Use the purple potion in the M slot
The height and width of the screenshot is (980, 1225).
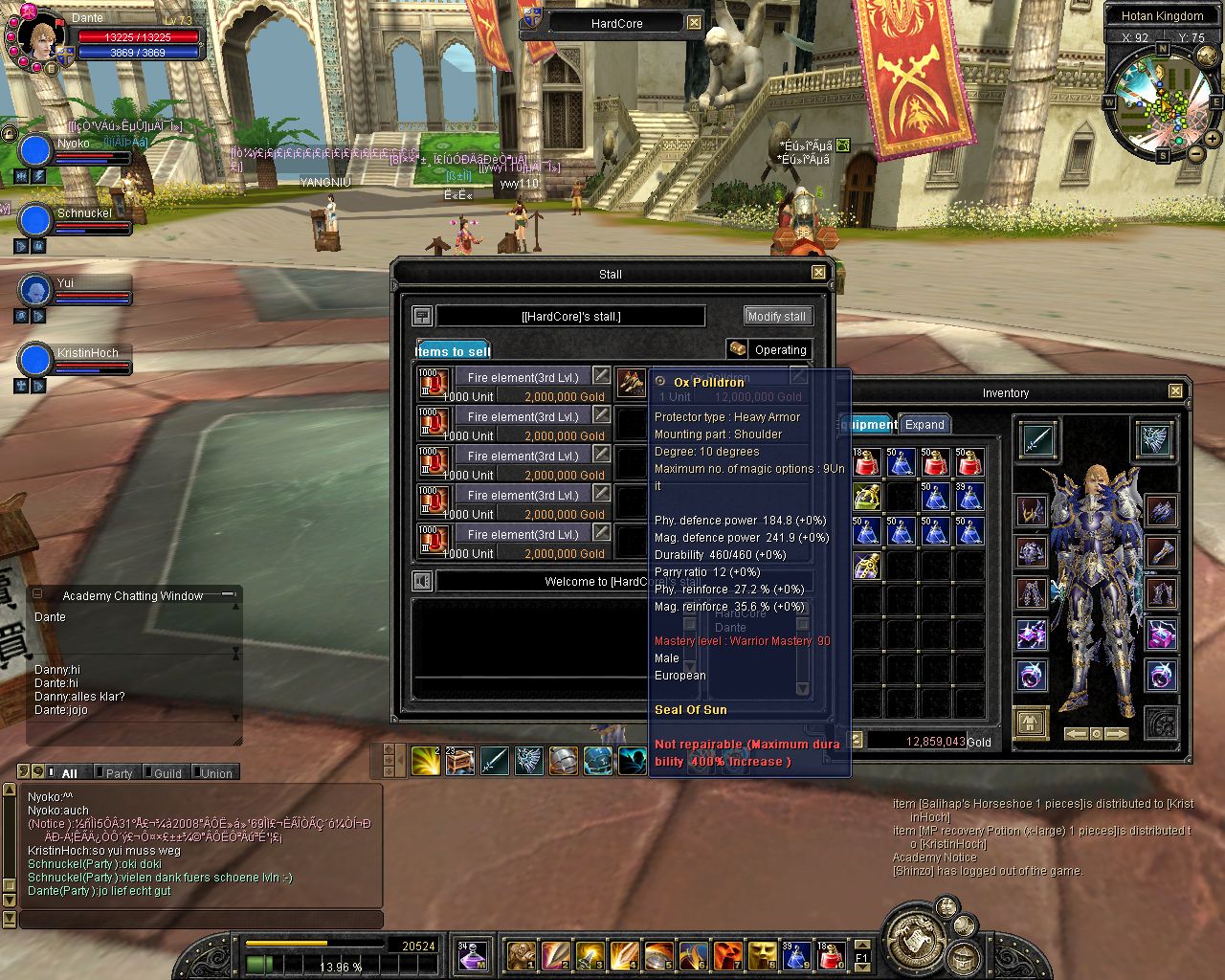[x=472, y=954]
